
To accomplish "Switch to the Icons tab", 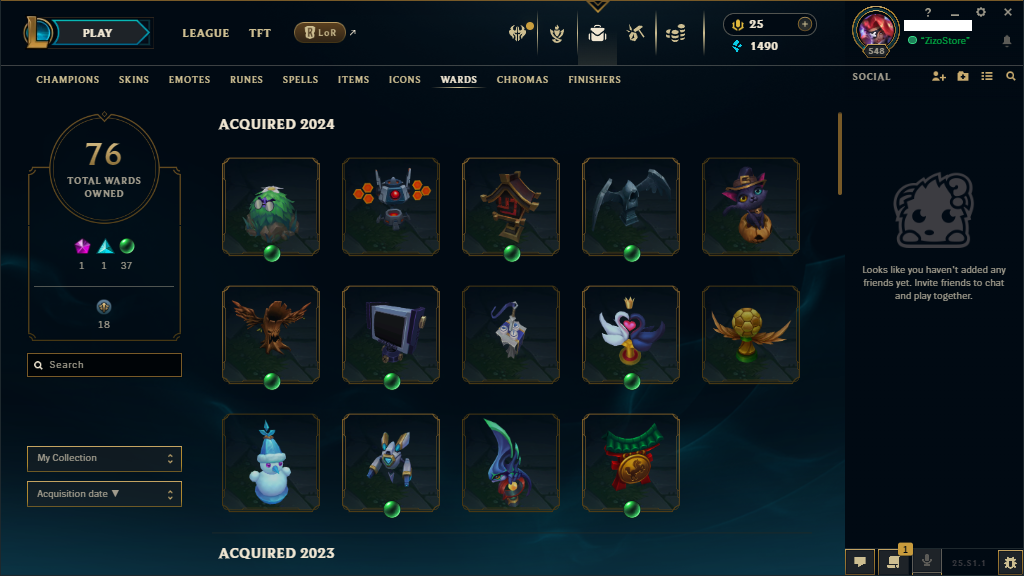I will pyautogui.click(x=405, y=79).
